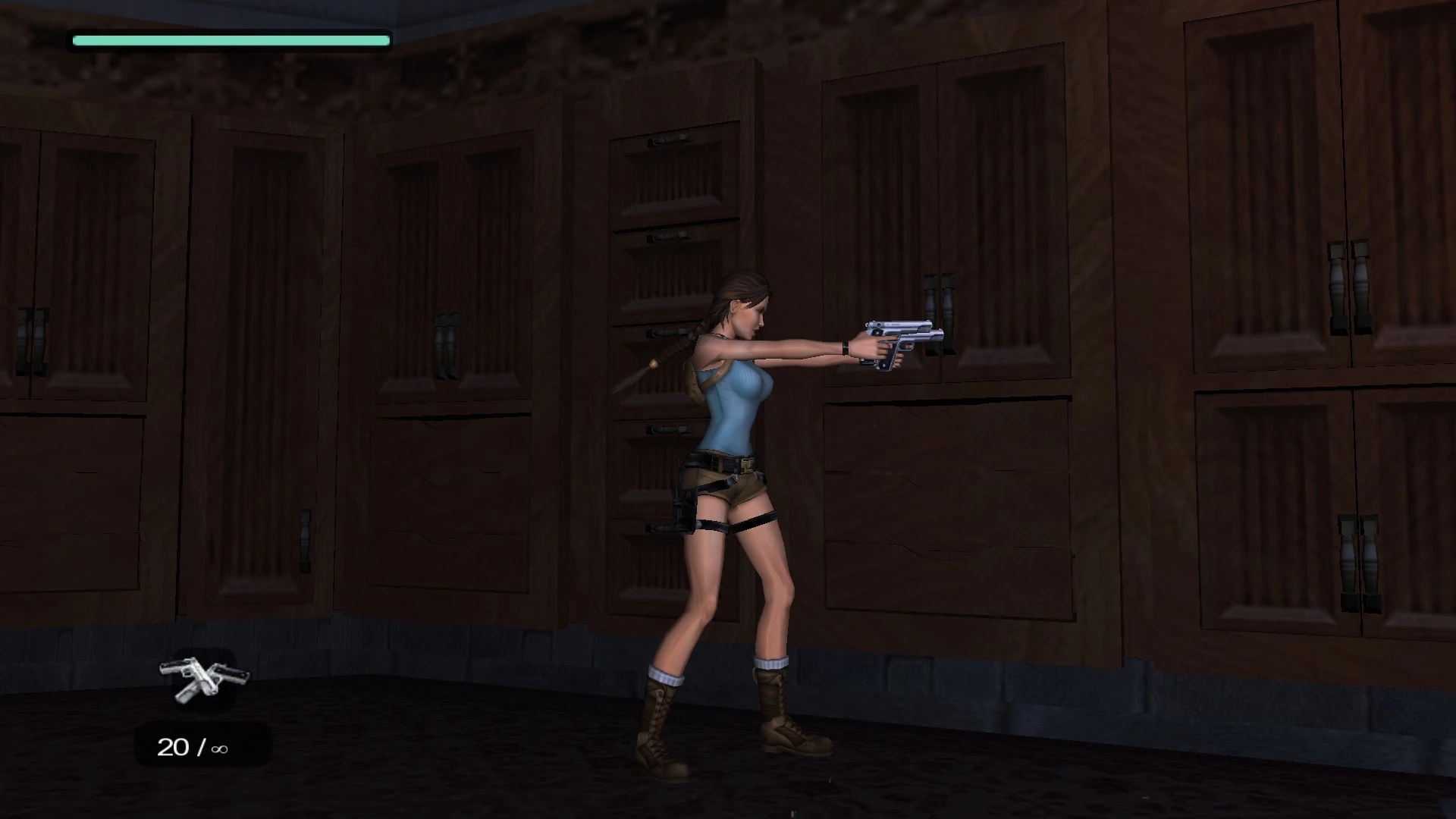The height and width of the screenshot is (819, 1456).
Task: Click the infinity symbol in the ammo display
Action: (x=219, y=748)
